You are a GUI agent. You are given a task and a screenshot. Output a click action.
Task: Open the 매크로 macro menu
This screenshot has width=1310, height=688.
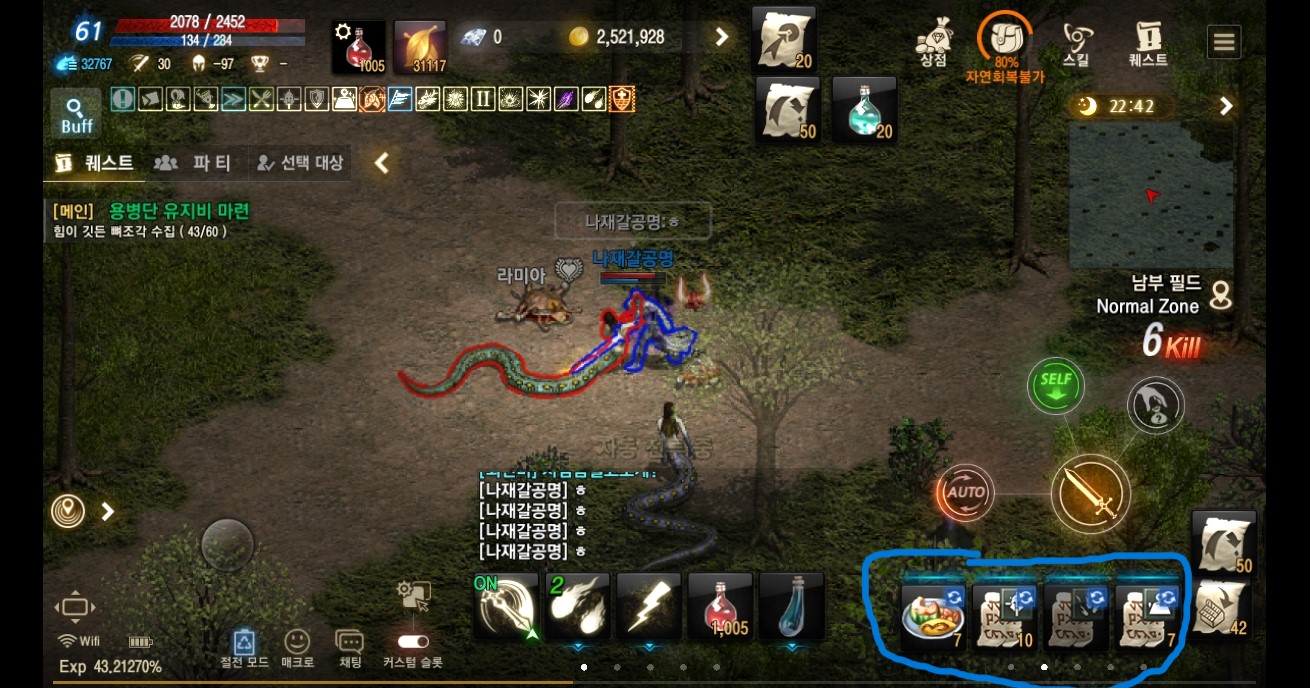pyautogui.click(x=297, y=648)
